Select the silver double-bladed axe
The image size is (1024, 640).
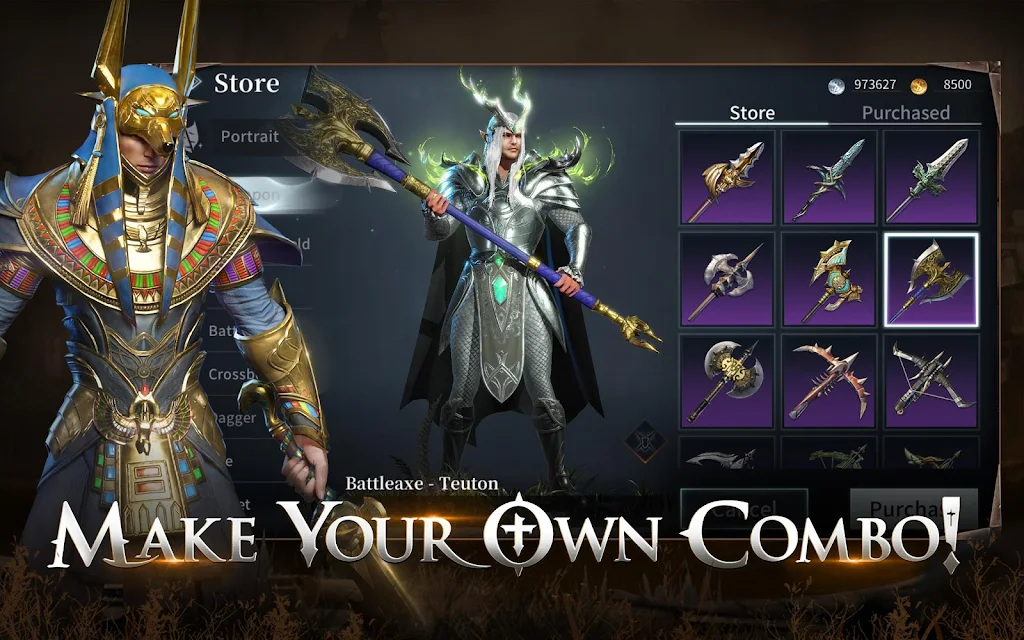click(727, 280)
